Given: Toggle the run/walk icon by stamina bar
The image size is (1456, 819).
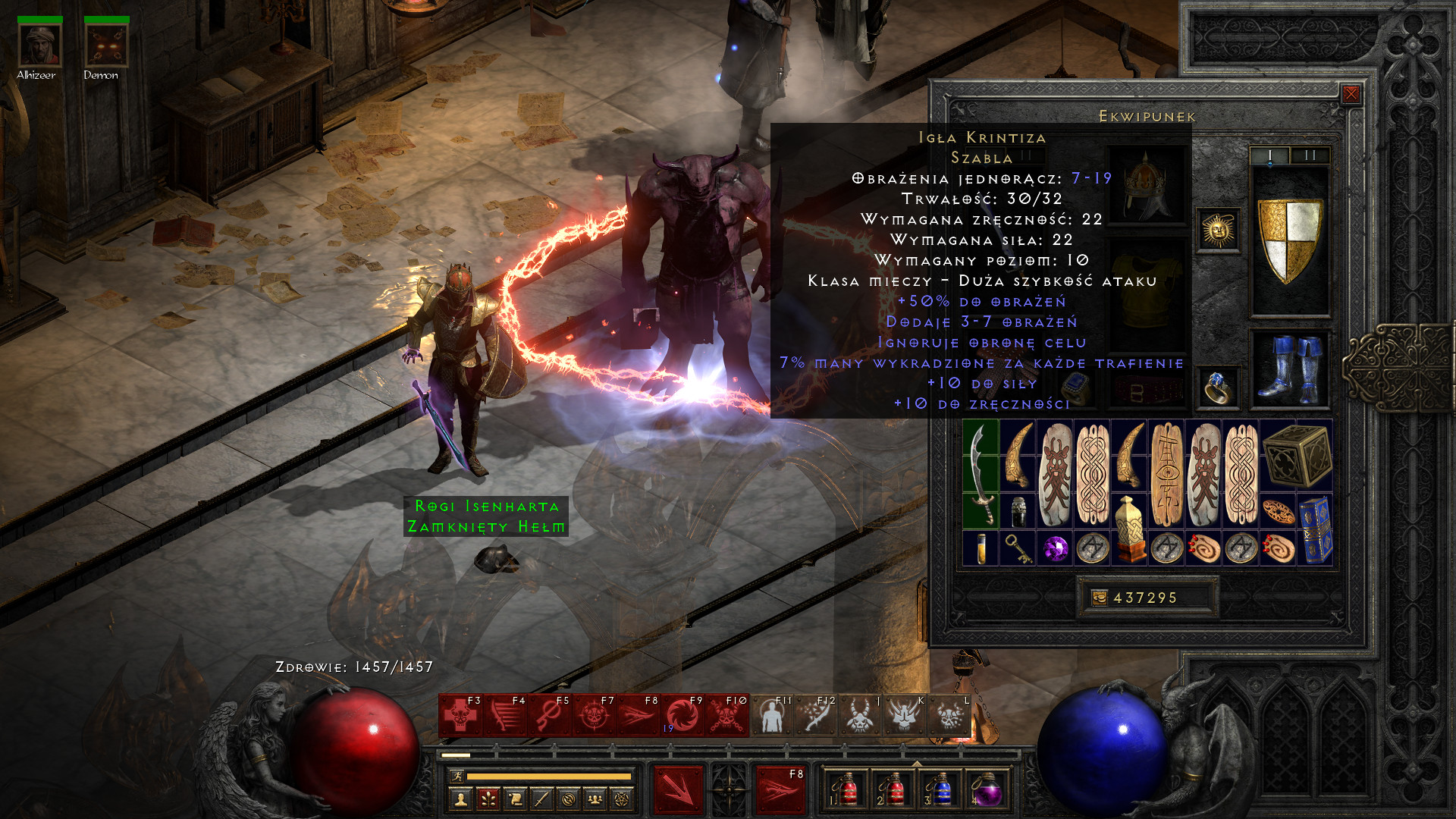Looking at the screenshot, I should pyautogui.click(x=457, y=776).
